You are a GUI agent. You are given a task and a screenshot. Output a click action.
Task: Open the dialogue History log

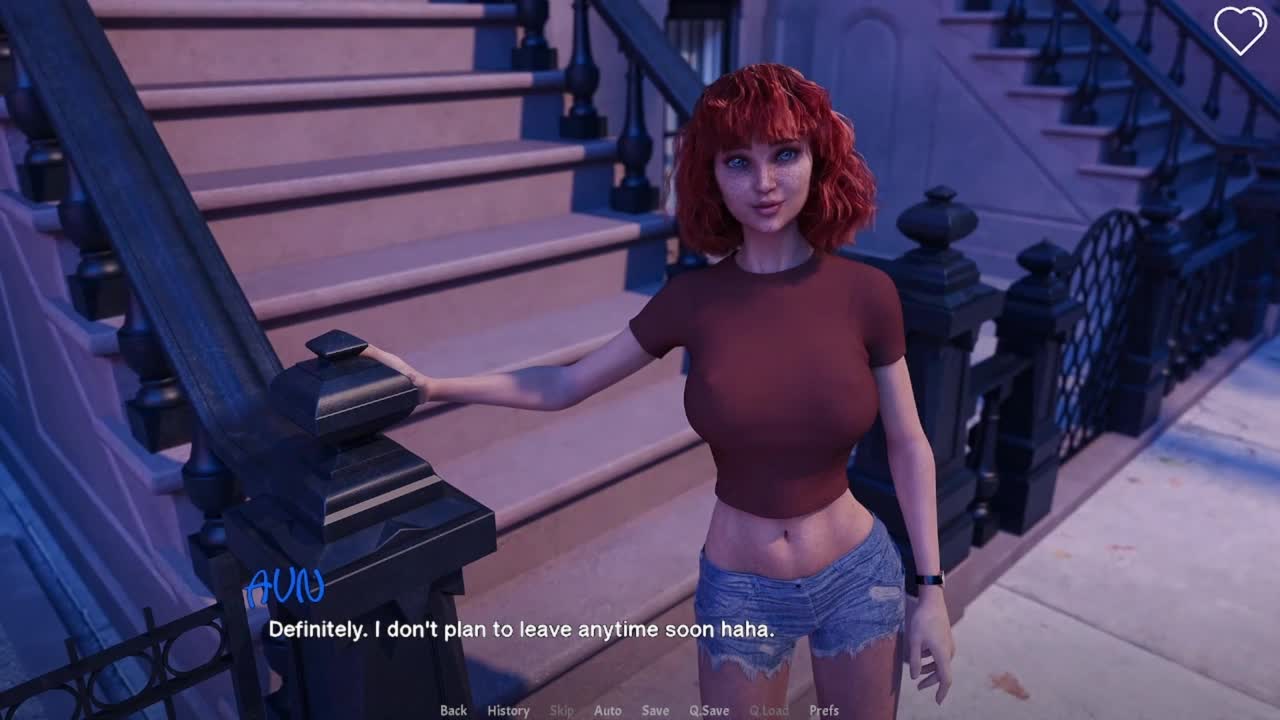[x=508, y=710]
